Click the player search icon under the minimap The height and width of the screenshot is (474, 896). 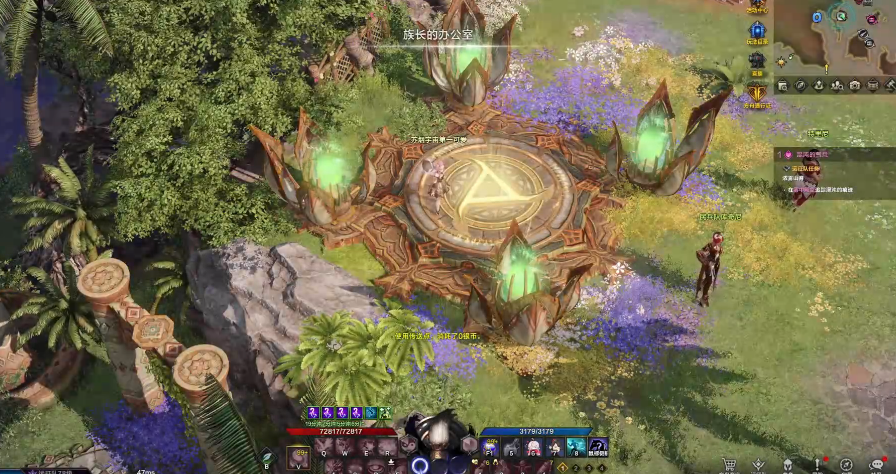(x=837, y=85)
